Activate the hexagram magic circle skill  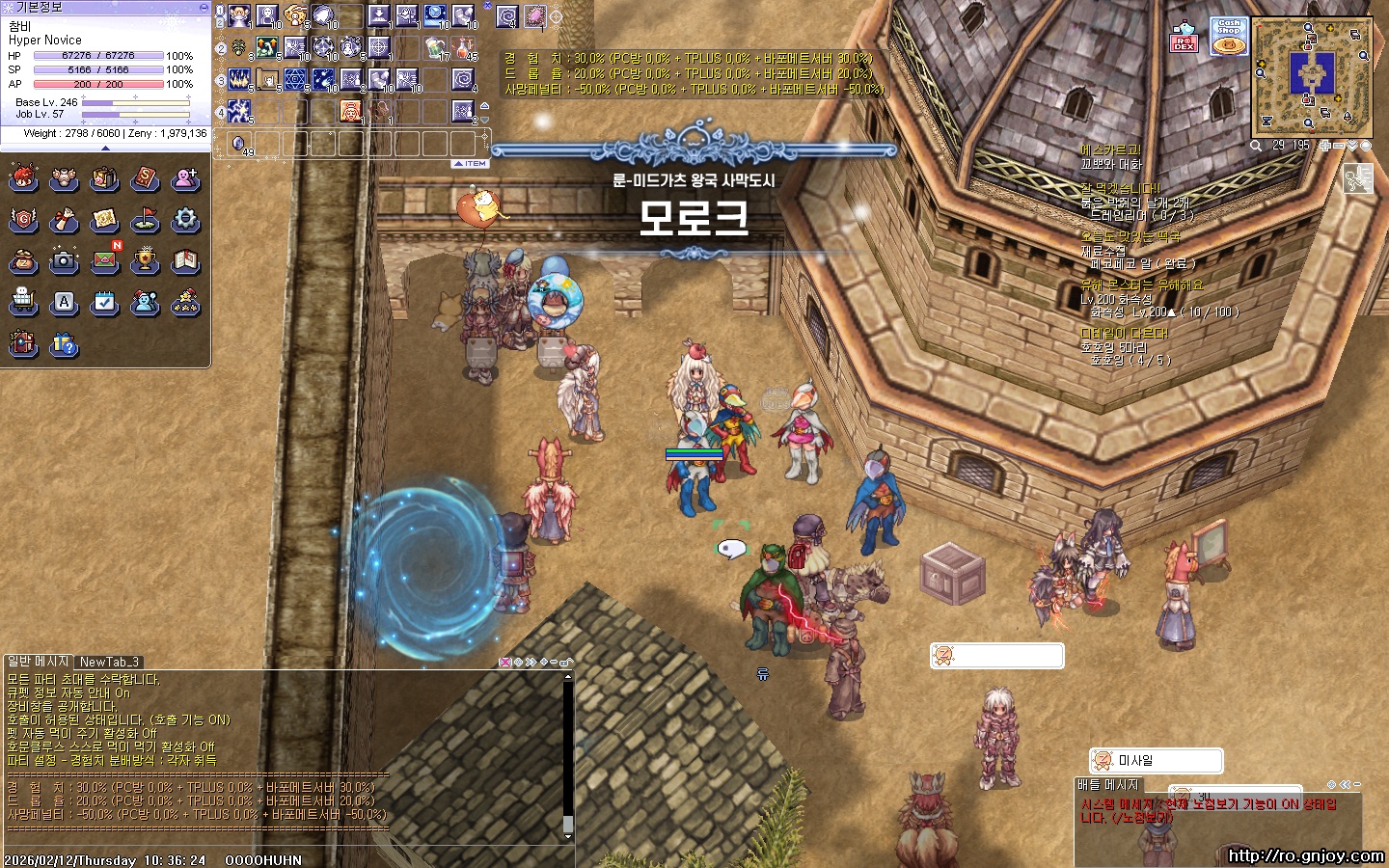click(295, 79)
